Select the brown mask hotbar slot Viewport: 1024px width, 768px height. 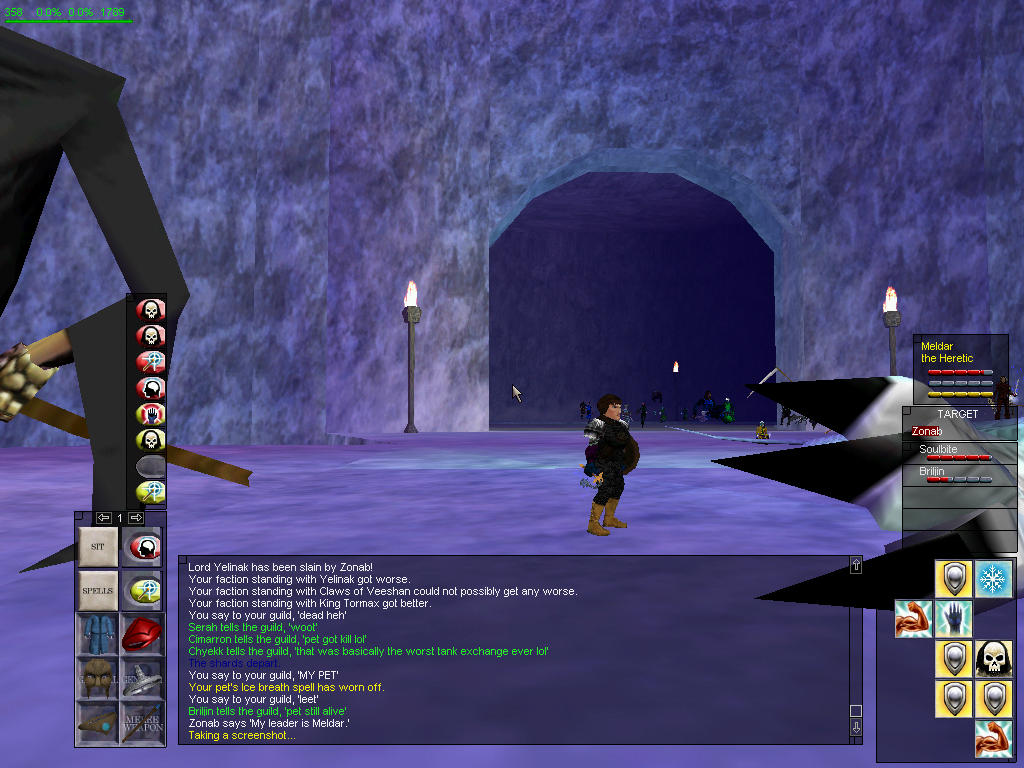(x=98, y=677)
